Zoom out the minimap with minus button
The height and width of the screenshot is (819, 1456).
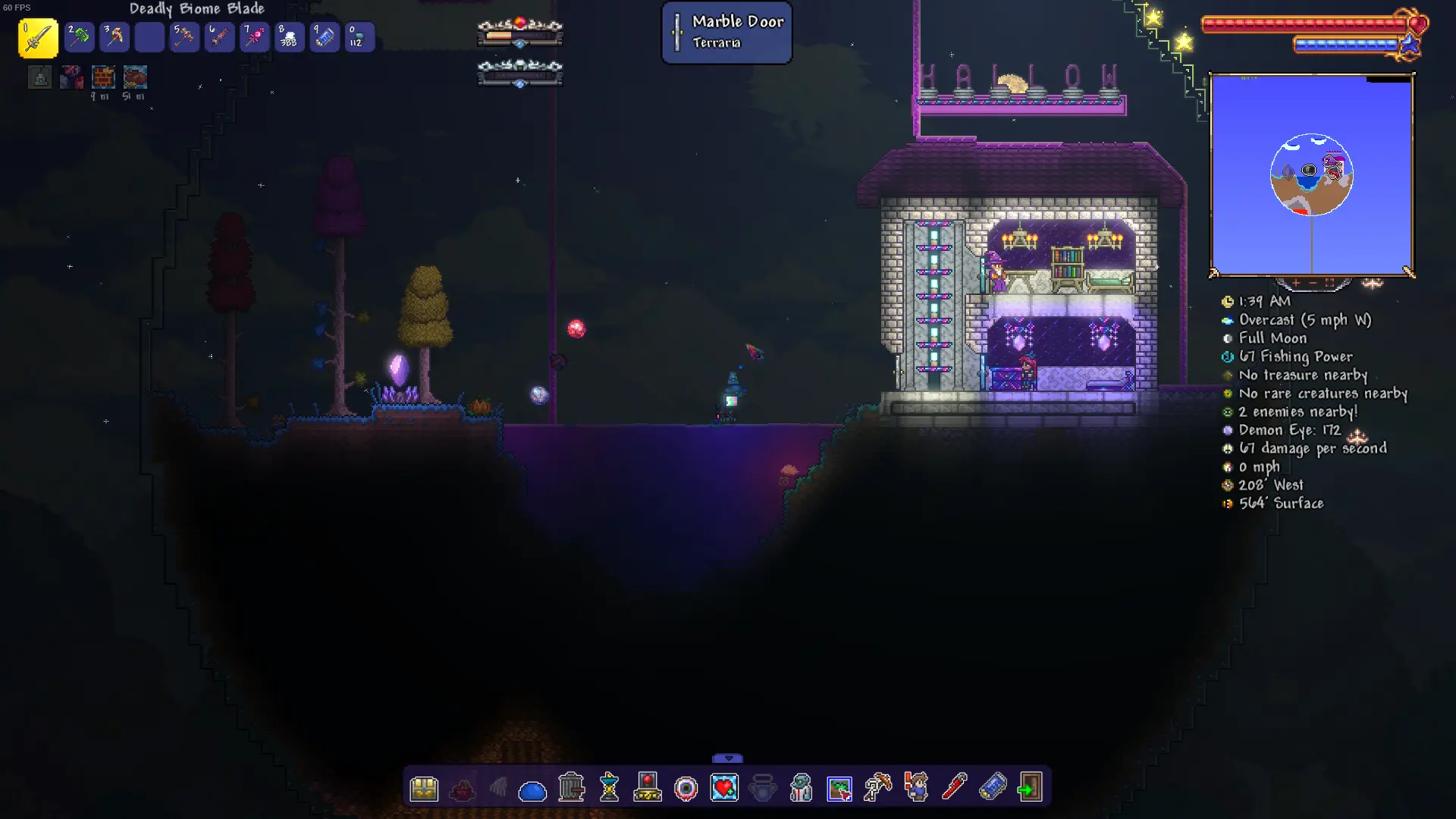pos(1313,283)
